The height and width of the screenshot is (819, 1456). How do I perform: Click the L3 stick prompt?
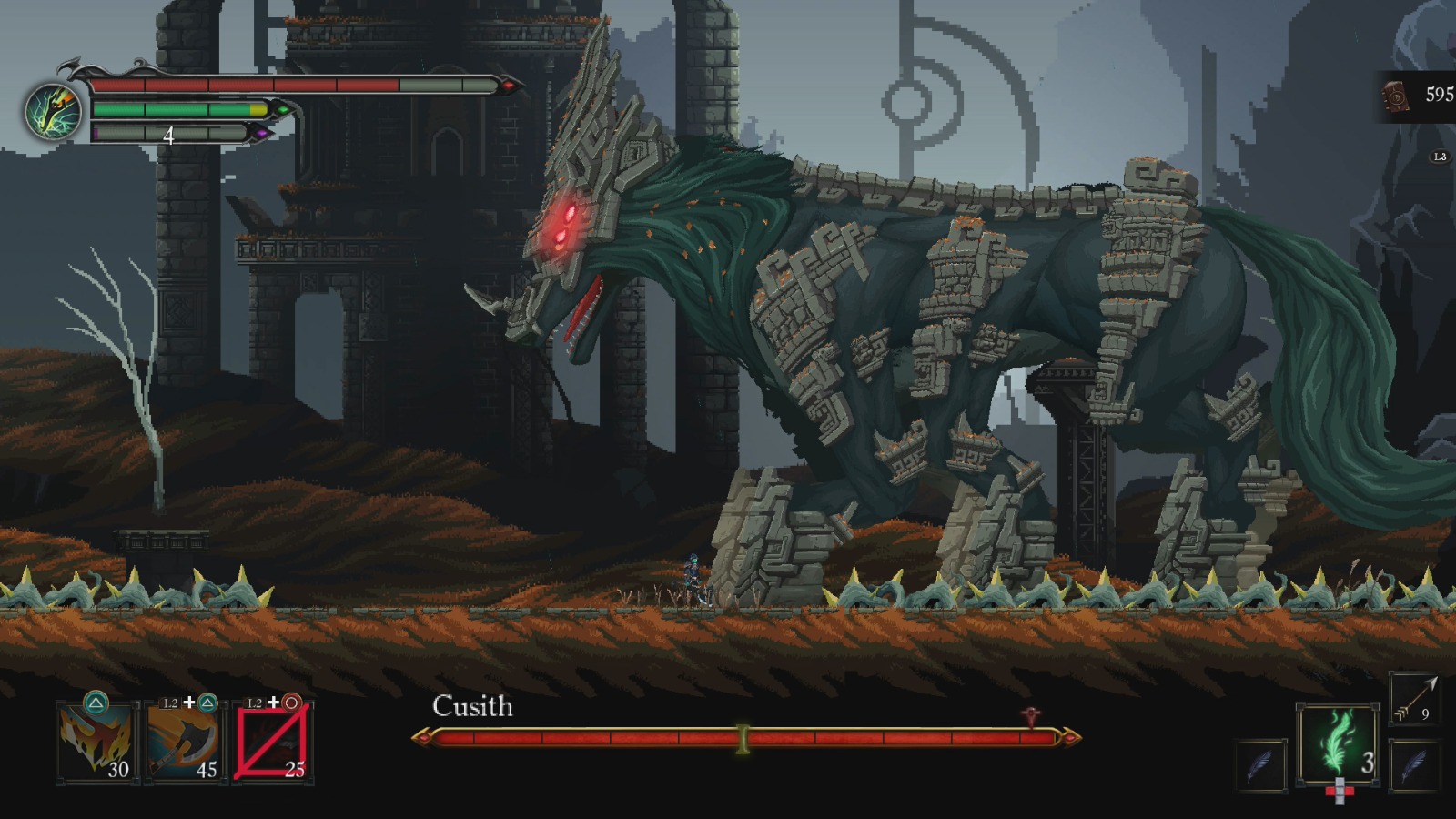1439,157
